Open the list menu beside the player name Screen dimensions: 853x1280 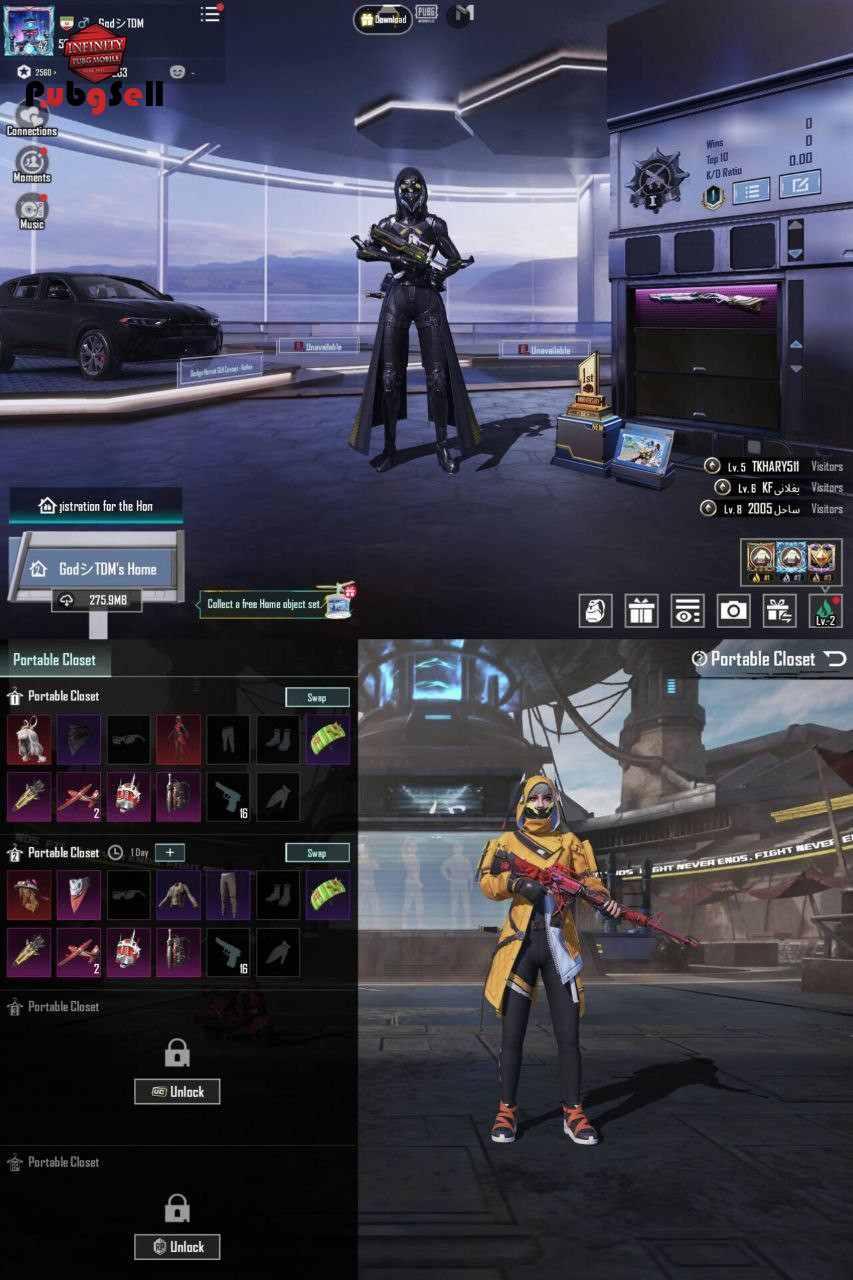click(210, 14)
